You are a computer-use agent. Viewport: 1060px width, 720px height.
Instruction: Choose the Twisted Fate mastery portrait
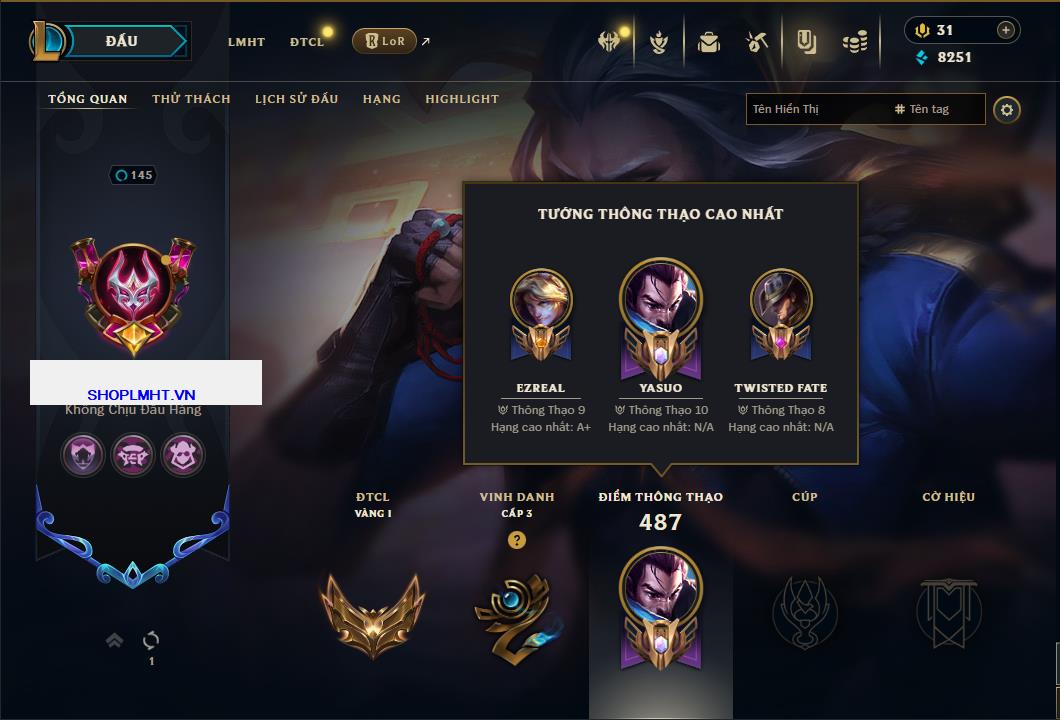pos(780,300)
